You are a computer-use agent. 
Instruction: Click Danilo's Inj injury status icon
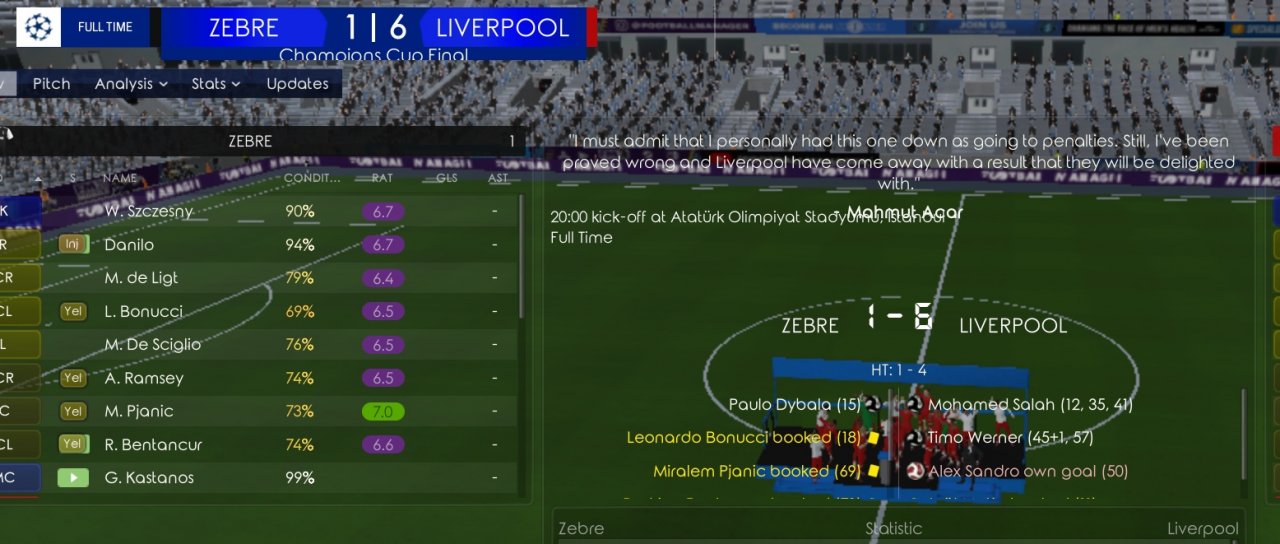[73, 245]
